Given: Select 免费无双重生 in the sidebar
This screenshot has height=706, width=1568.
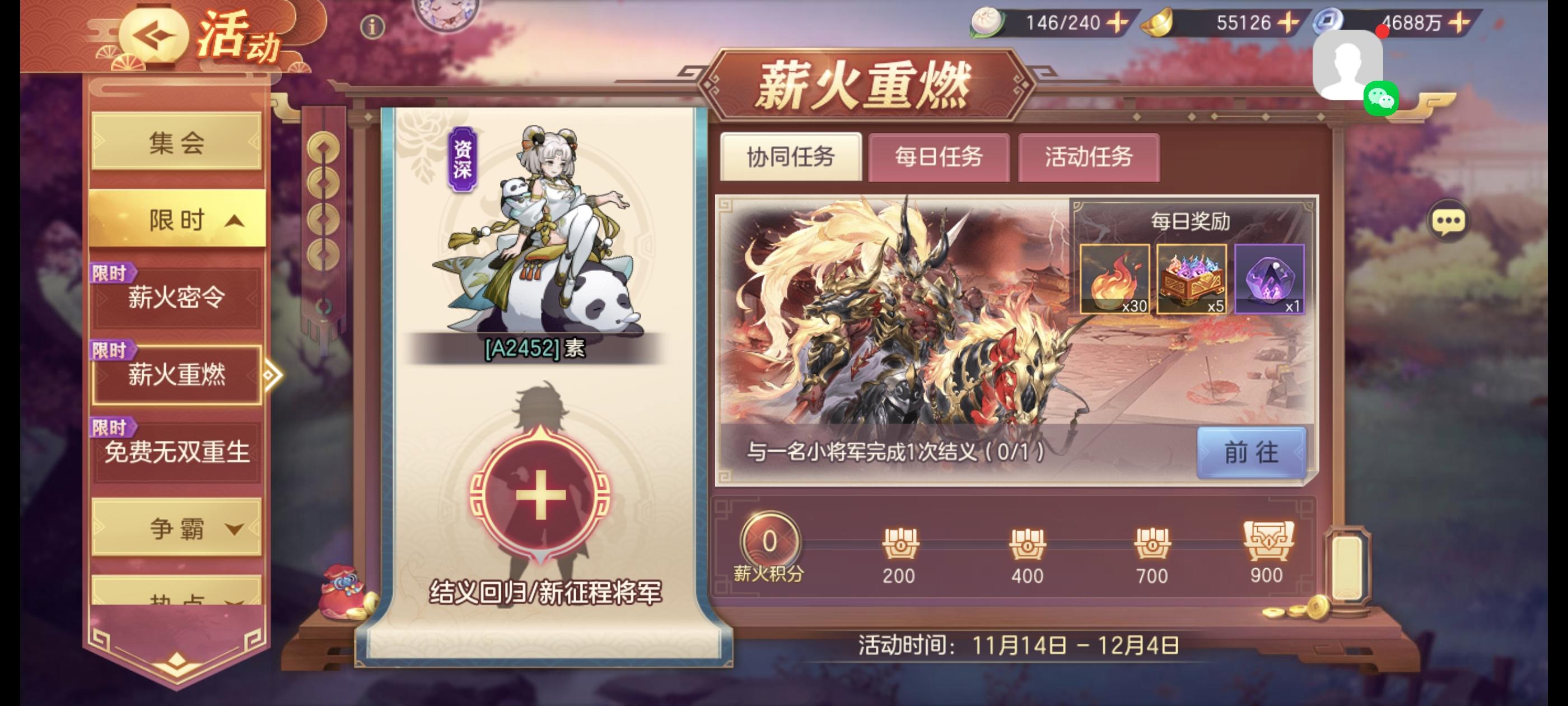Looking at the screenshot, I should (178, 452).
